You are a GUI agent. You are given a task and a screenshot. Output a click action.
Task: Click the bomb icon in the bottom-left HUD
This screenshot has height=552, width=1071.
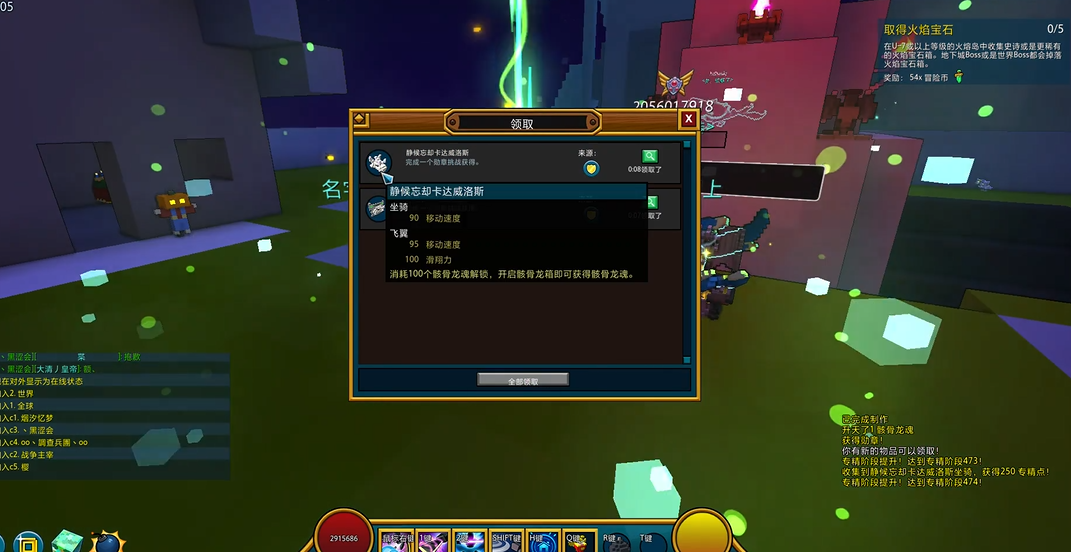coord(108,542)
